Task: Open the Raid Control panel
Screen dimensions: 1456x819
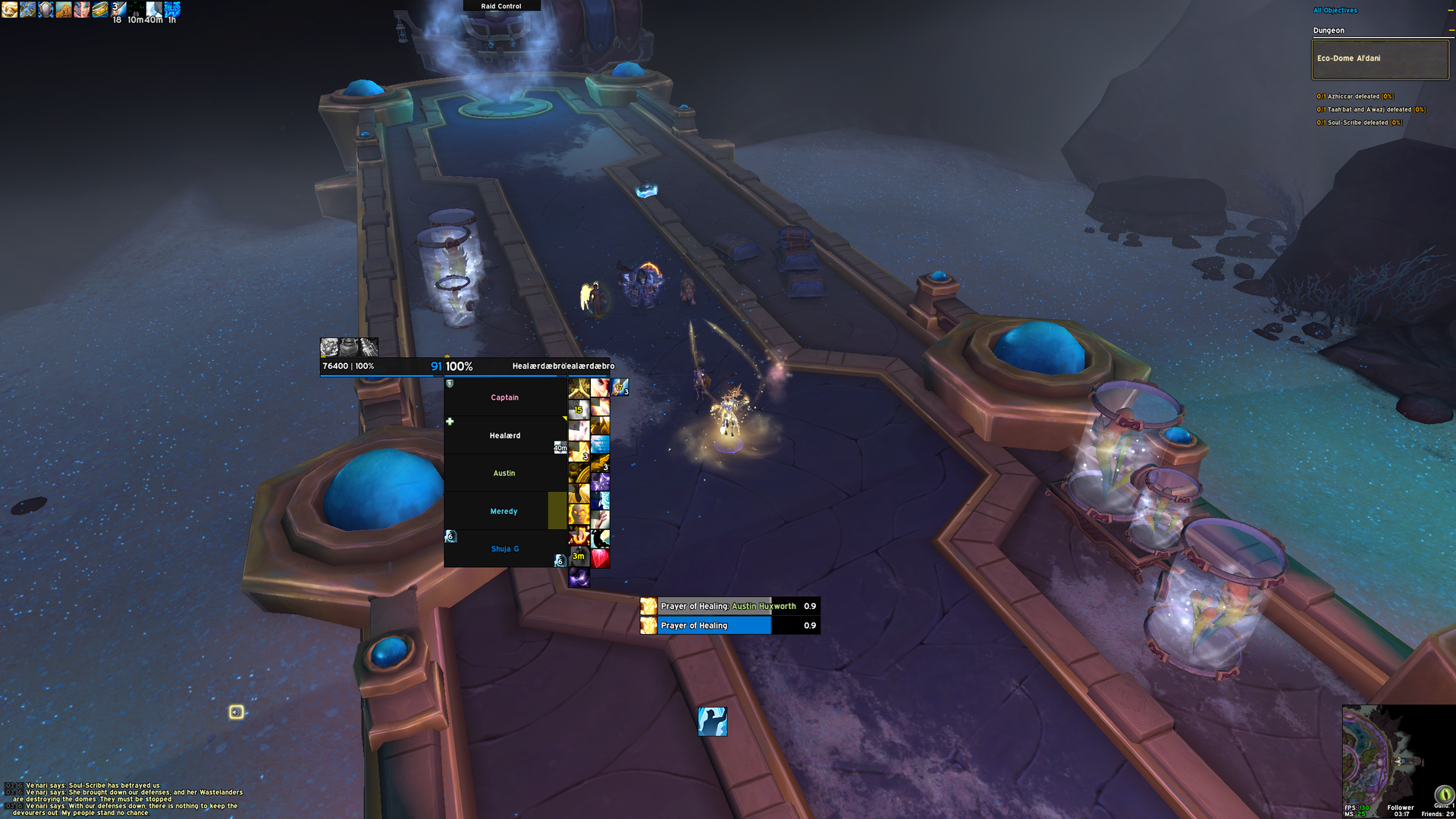Action: tap(501, 6)
